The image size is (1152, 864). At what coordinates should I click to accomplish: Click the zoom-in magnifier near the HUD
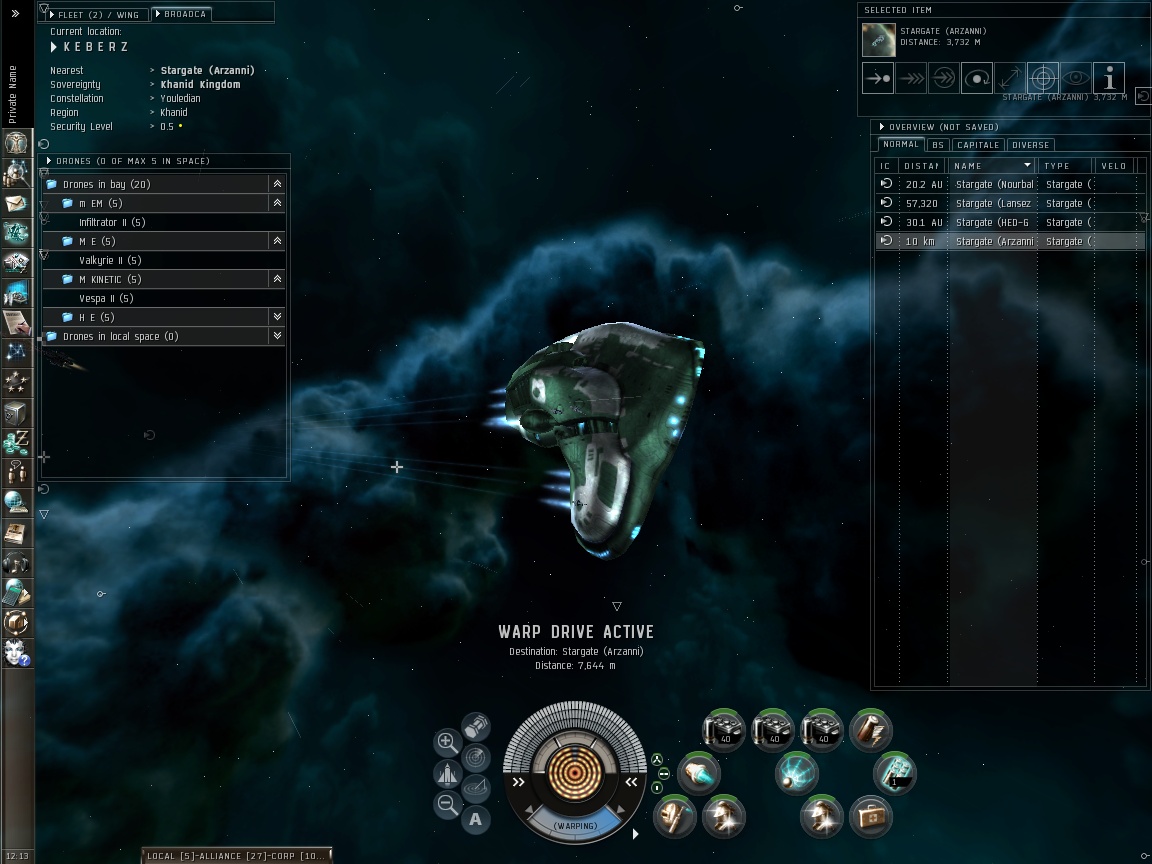pyautogui.click(x=447, y=742)
